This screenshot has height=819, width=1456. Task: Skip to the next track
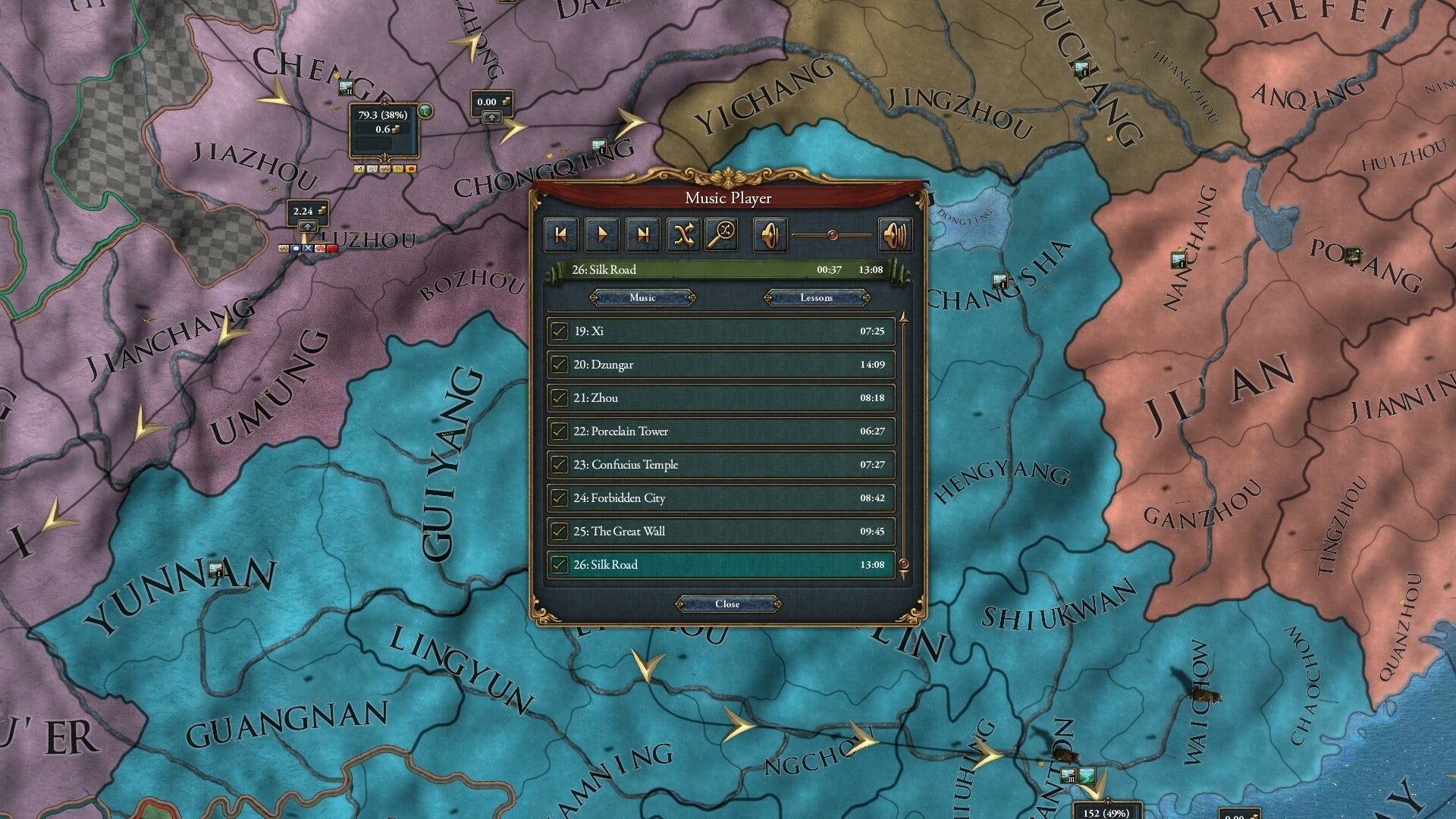643,234
